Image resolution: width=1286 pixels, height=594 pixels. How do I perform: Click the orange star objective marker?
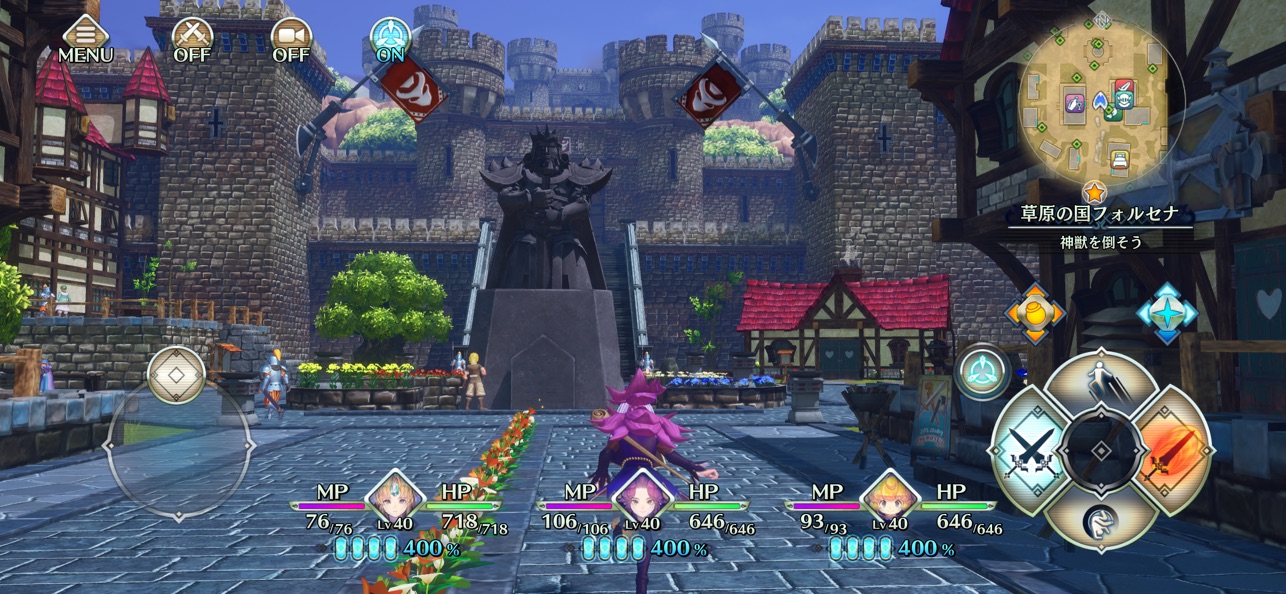(1094, 190)
